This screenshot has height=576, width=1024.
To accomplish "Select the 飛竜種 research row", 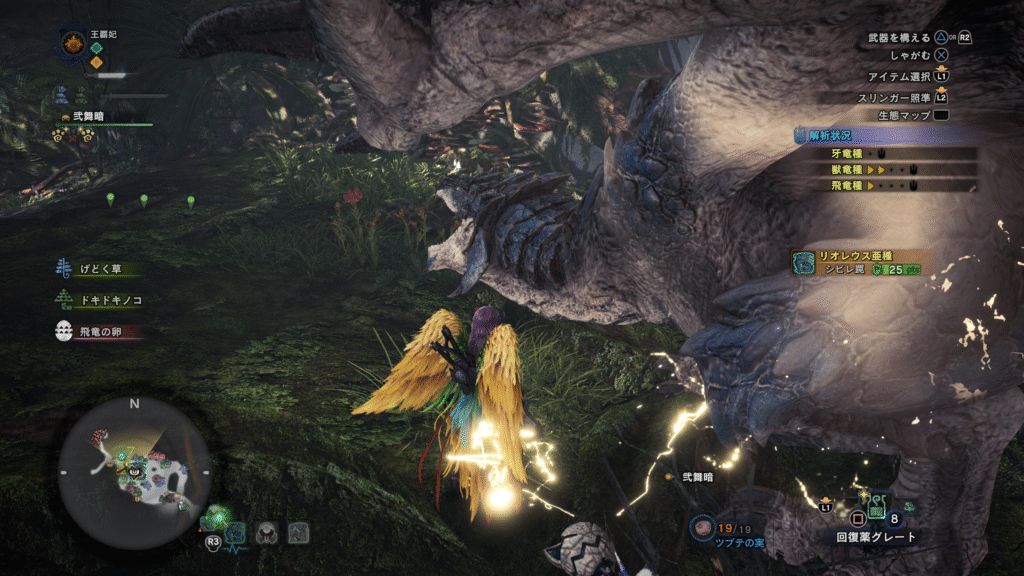I will click(886, 185).
